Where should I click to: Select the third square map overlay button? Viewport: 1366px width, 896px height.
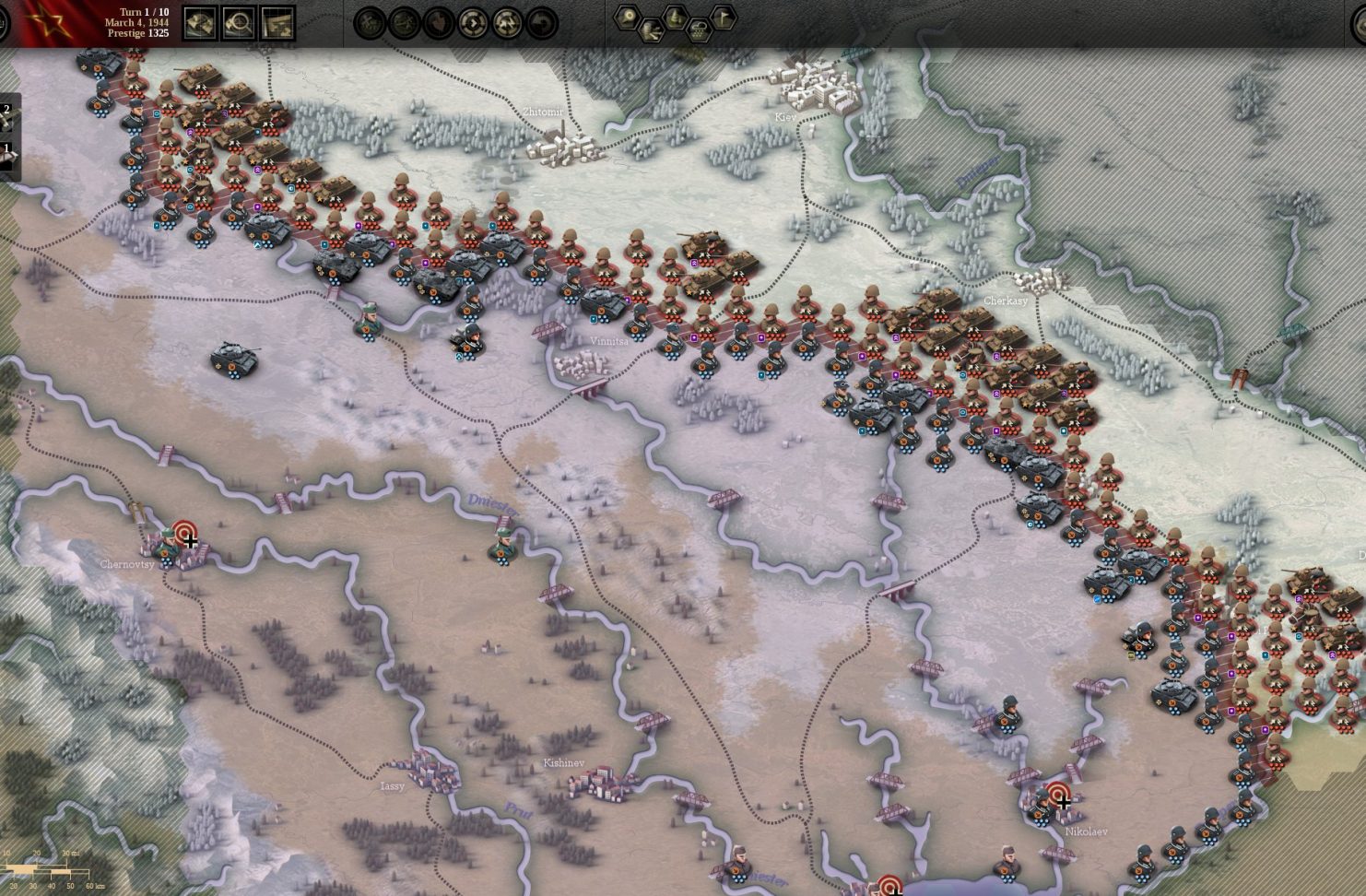[277, 22]
